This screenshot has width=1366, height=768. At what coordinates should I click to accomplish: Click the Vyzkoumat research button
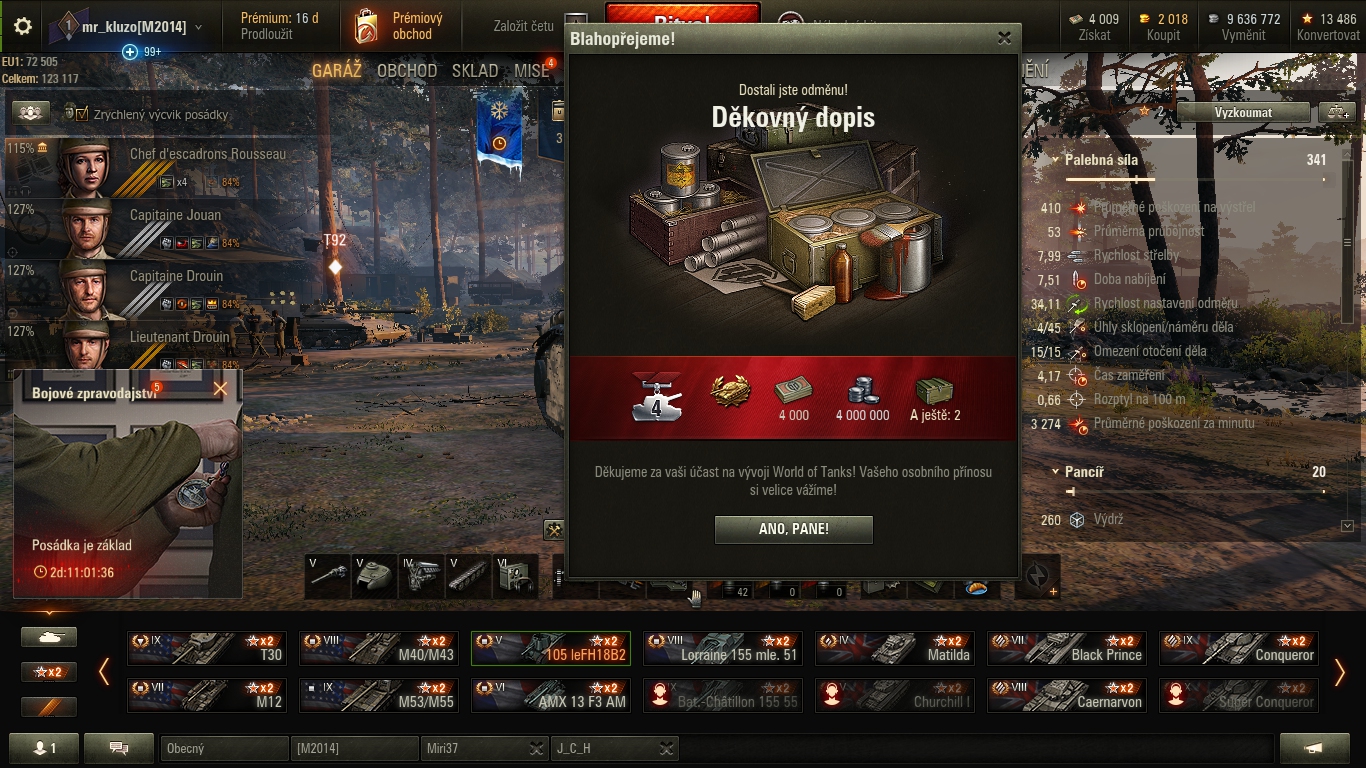tap(1243, 112)
